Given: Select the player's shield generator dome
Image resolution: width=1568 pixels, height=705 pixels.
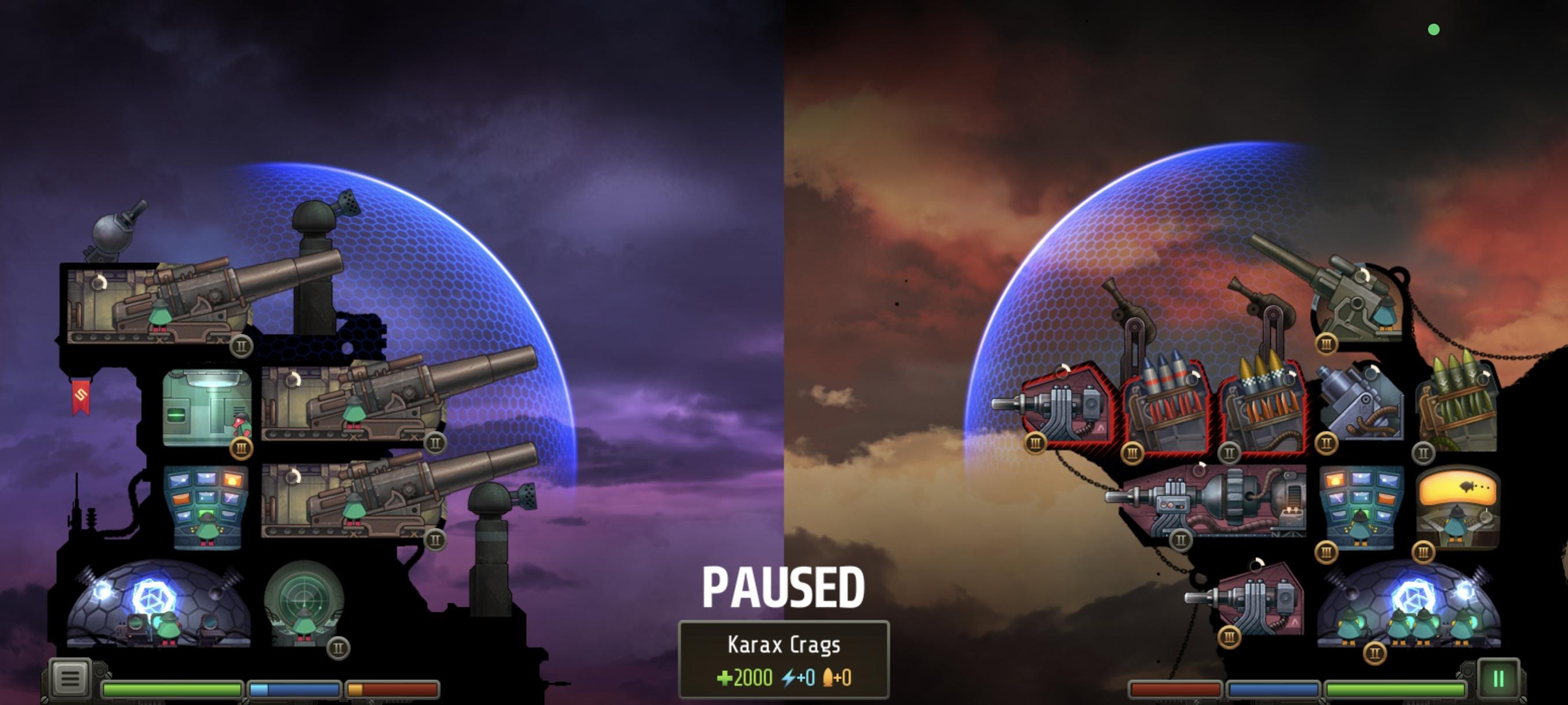Looking at the screenshot, I should 157,604.
